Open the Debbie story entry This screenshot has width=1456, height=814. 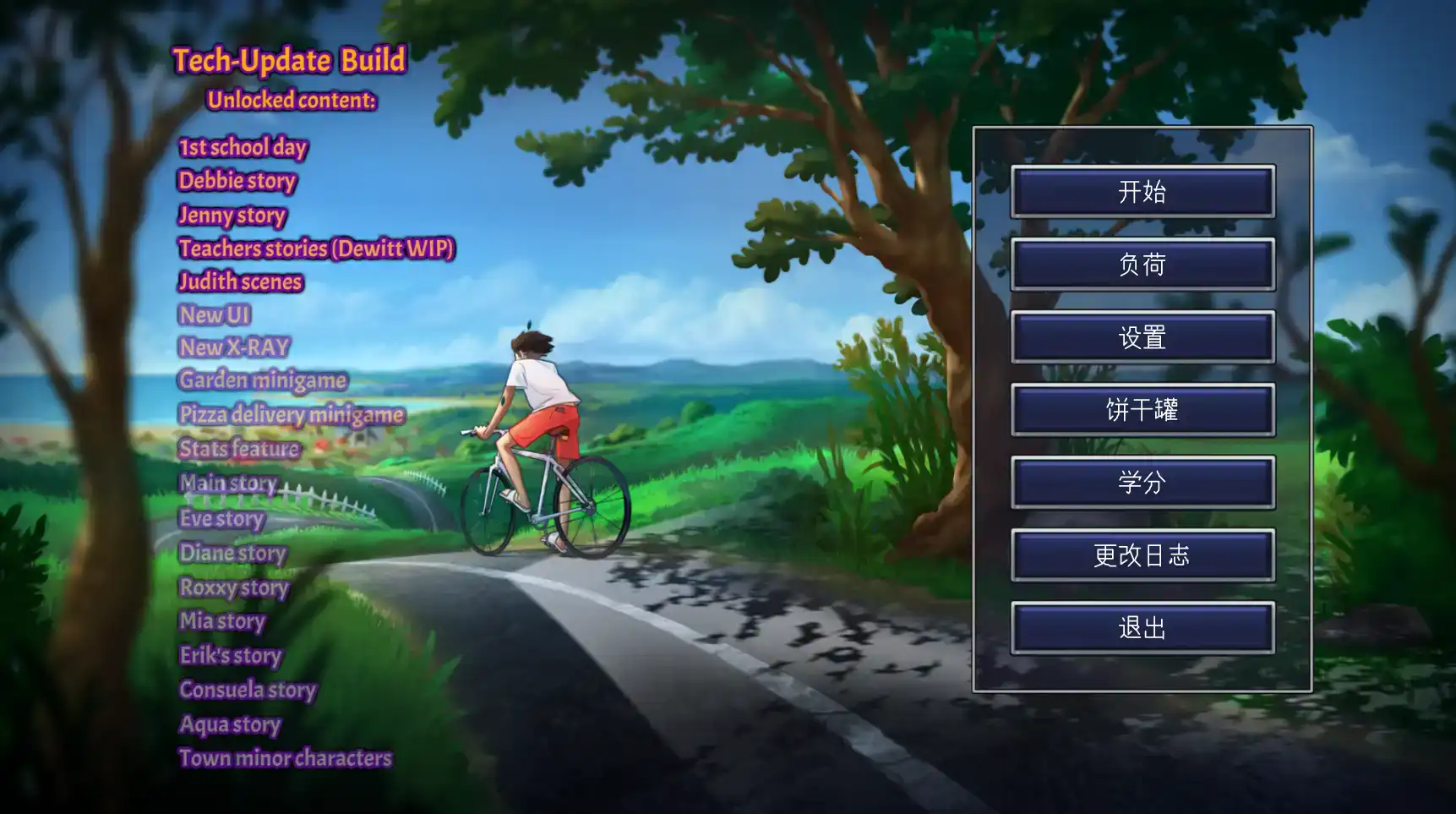tap(237, 181)
